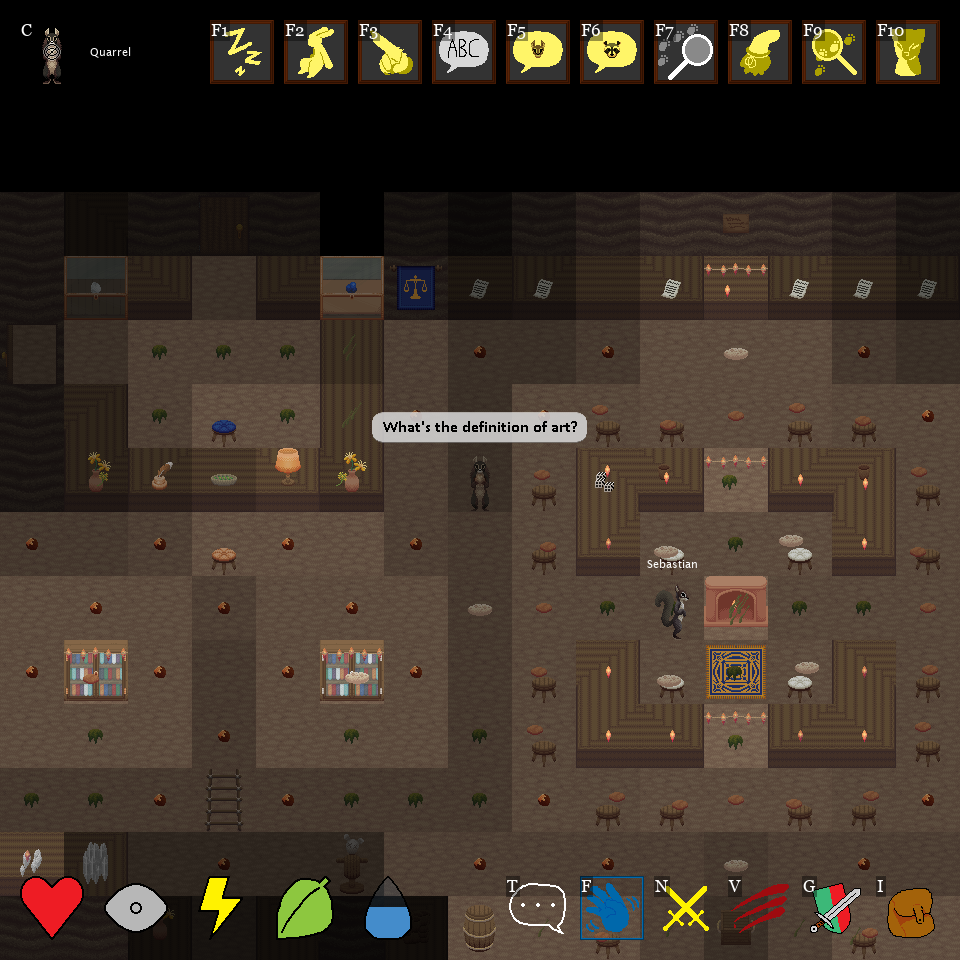Open the ABC speech bubble
The height and width of the screenshot is (960, 960).
click(463, 52)
